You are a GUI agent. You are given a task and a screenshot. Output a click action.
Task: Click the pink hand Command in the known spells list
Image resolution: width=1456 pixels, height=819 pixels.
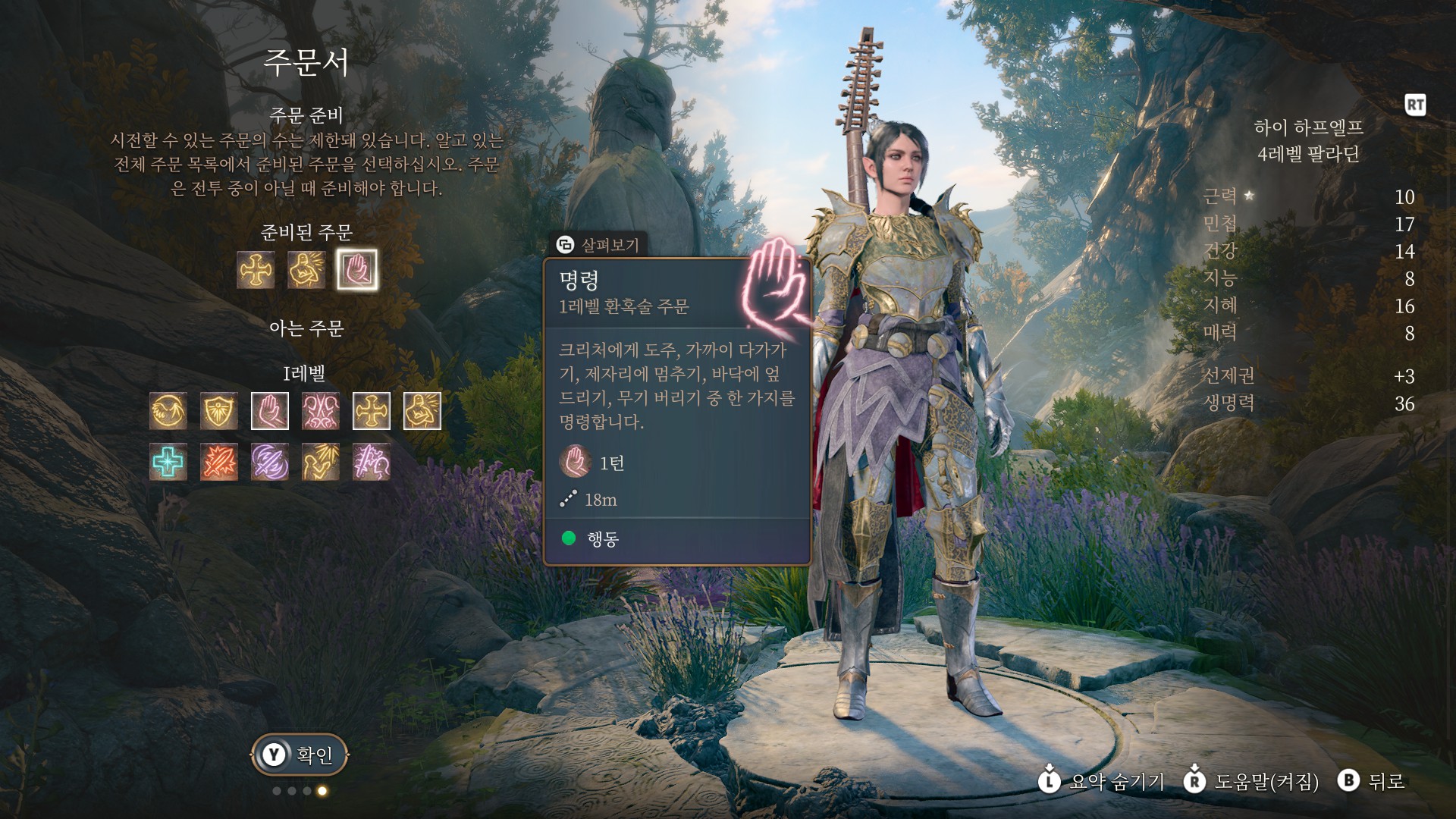[x=270, y=411]
